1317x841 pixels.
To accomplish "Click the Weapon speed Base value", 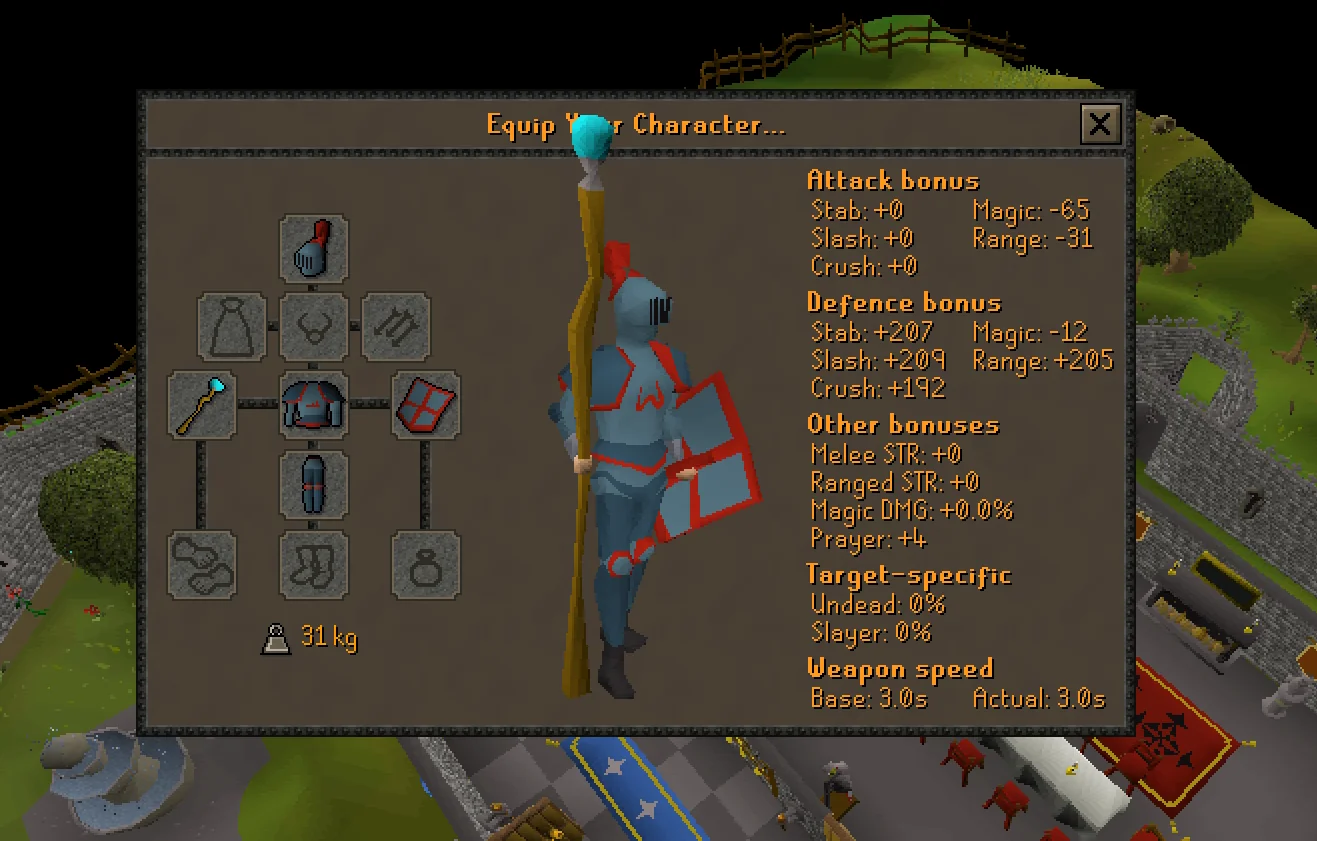I will [867, 700].
